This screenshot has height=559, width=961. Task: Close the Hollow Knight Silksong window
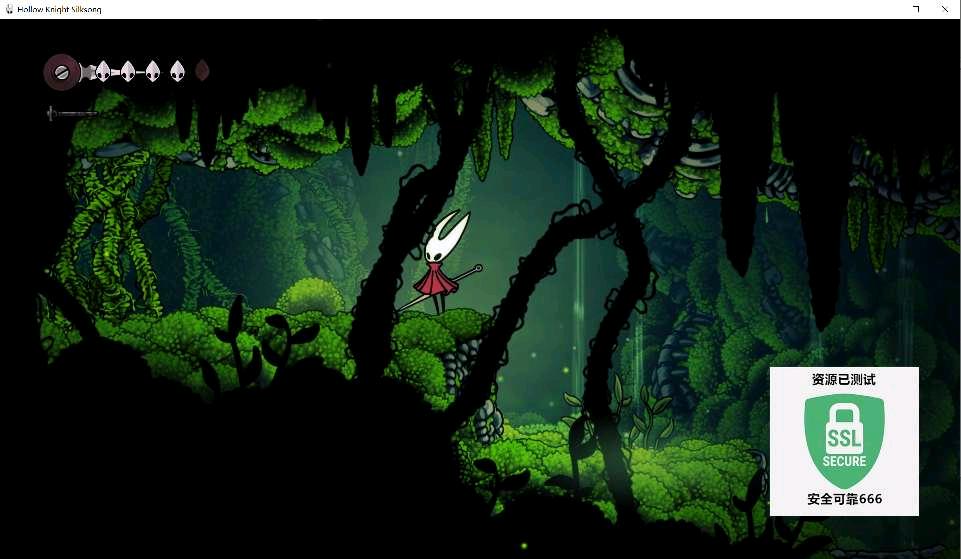[948, 9]
